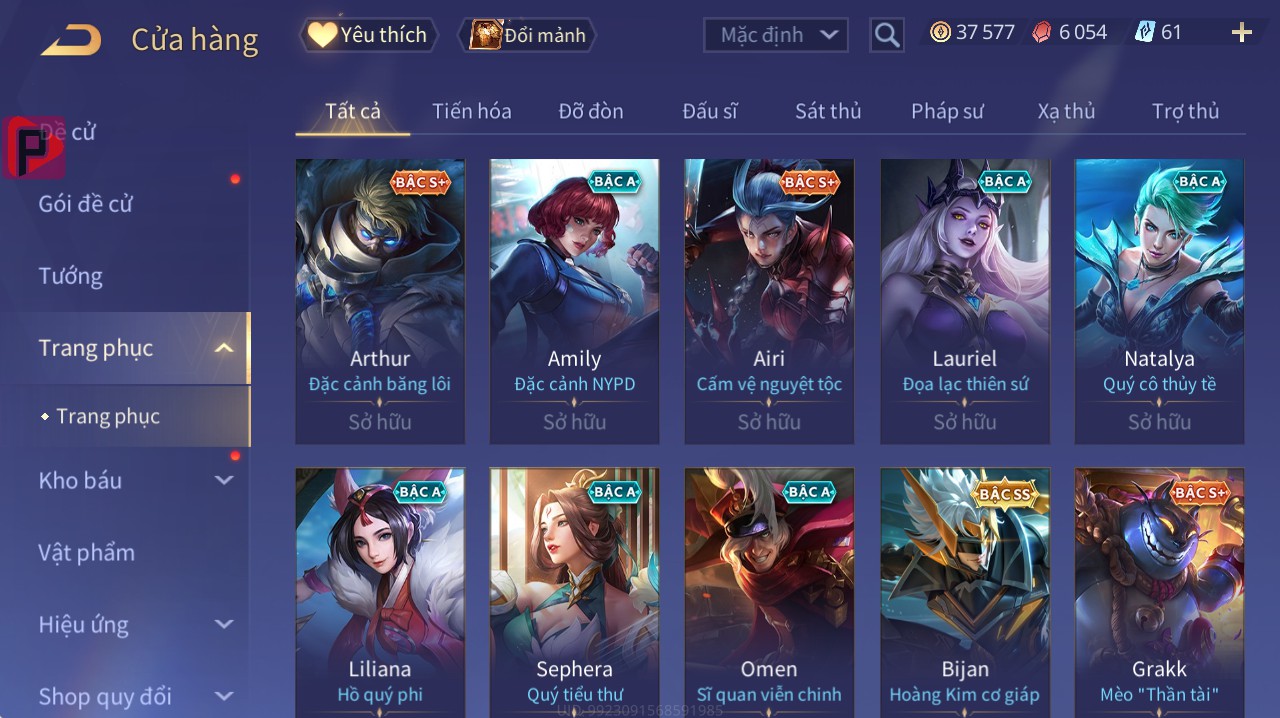Open the Mặc định sort dropdown
The width and height of the screenshot is (1280, 718).
pyautogui.click(x=776, y=35)
